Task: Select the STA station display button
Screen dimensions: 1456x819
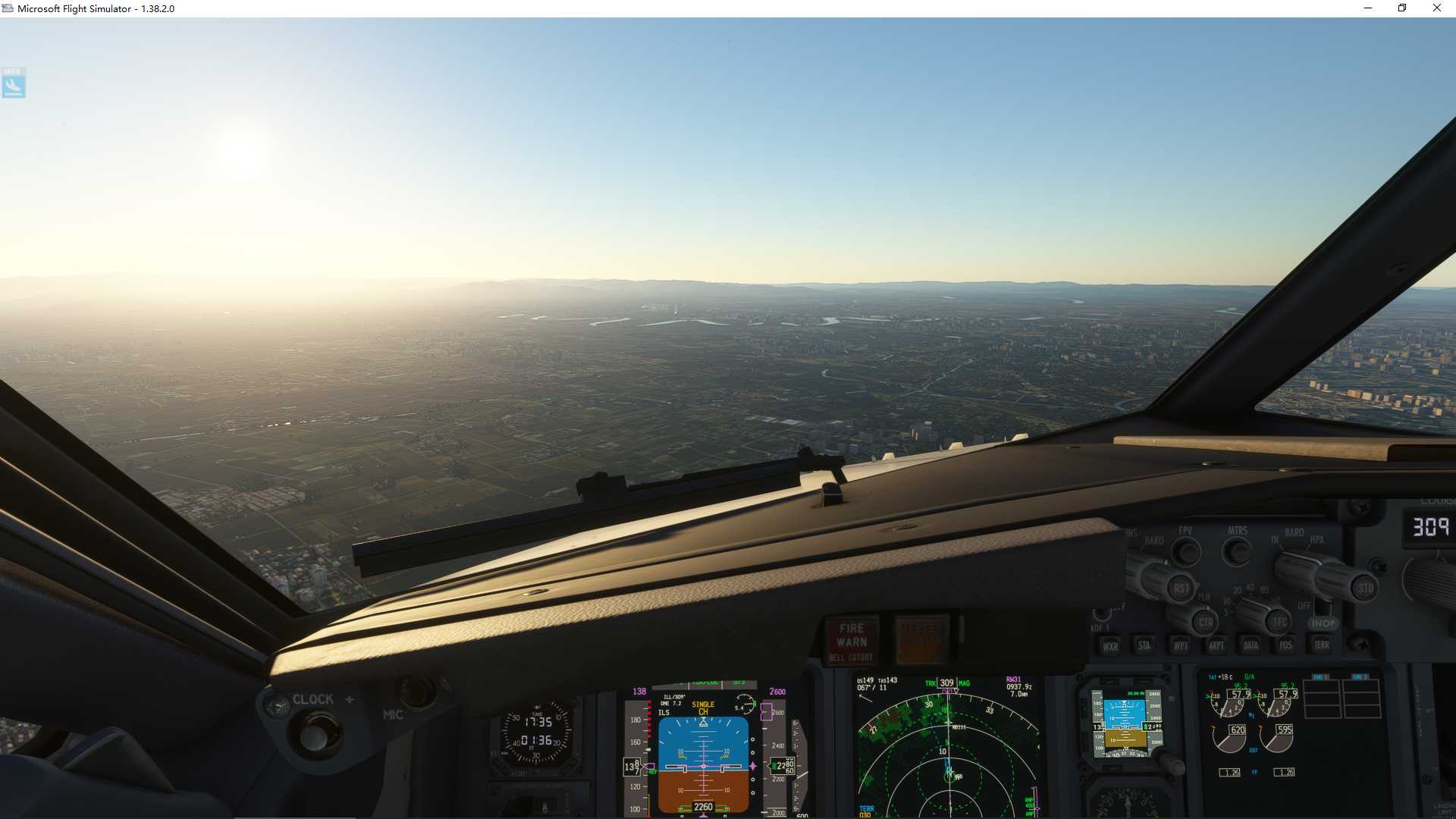Action: tap(1144, 647)
